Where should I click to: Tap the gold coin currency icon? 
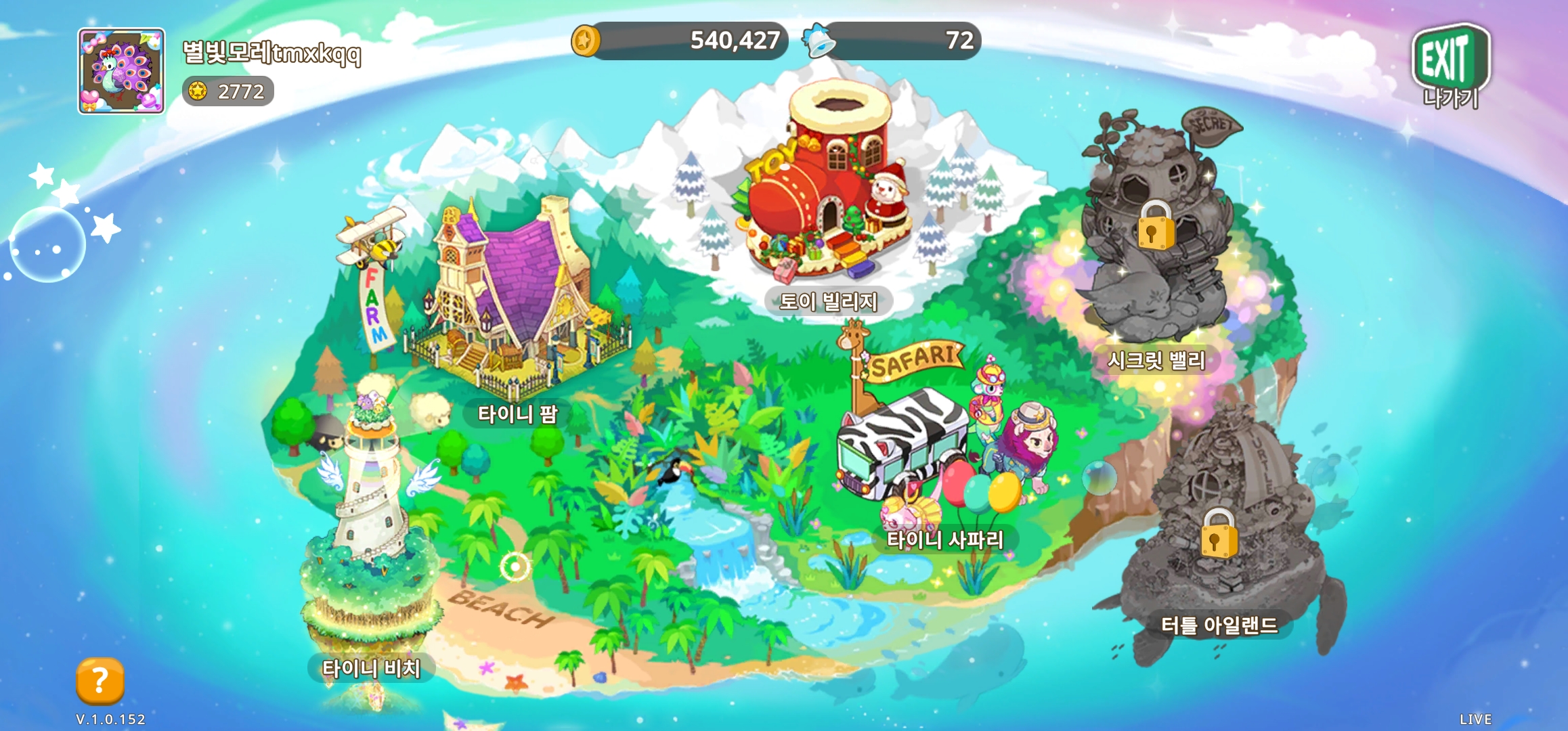tap(585, 41)
